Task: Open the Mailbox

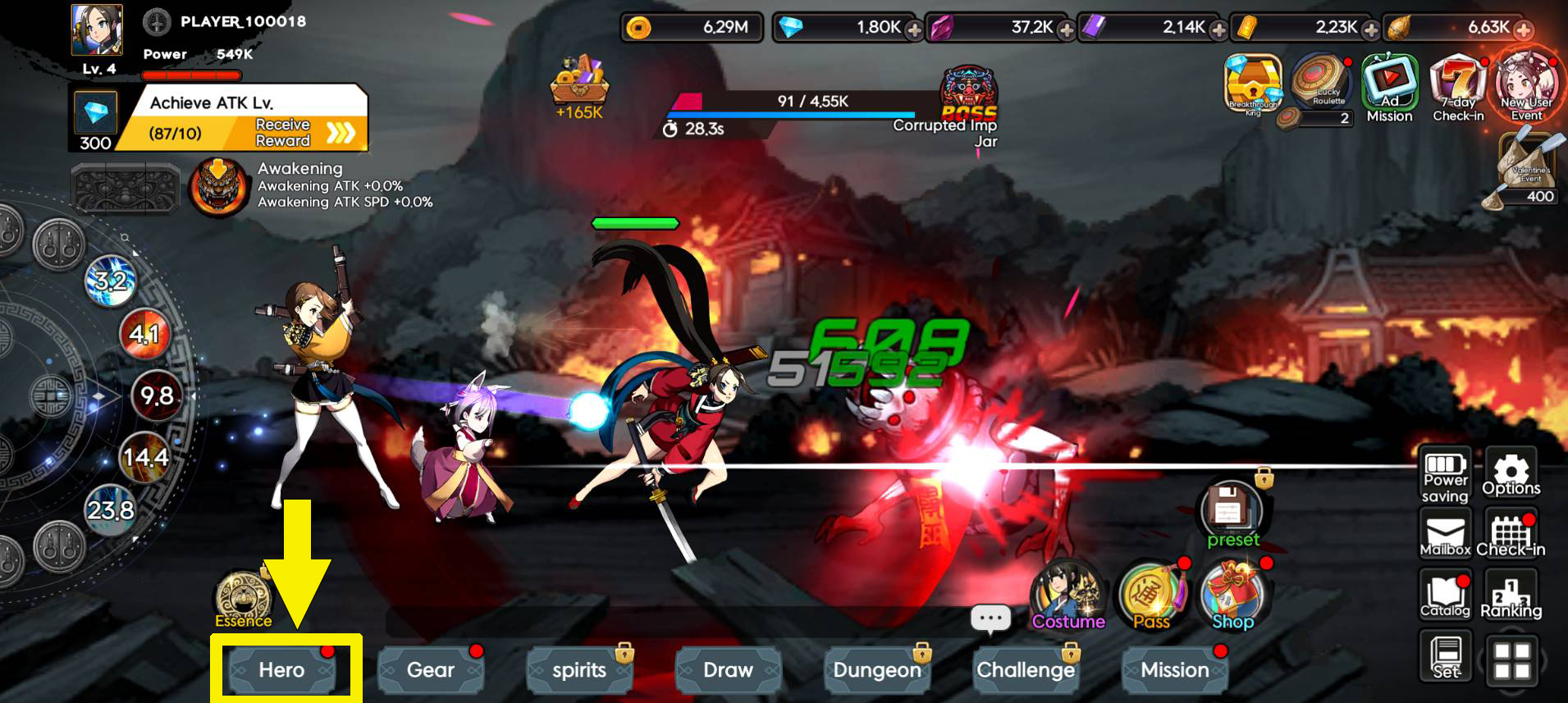Action: click(1445, 533)
